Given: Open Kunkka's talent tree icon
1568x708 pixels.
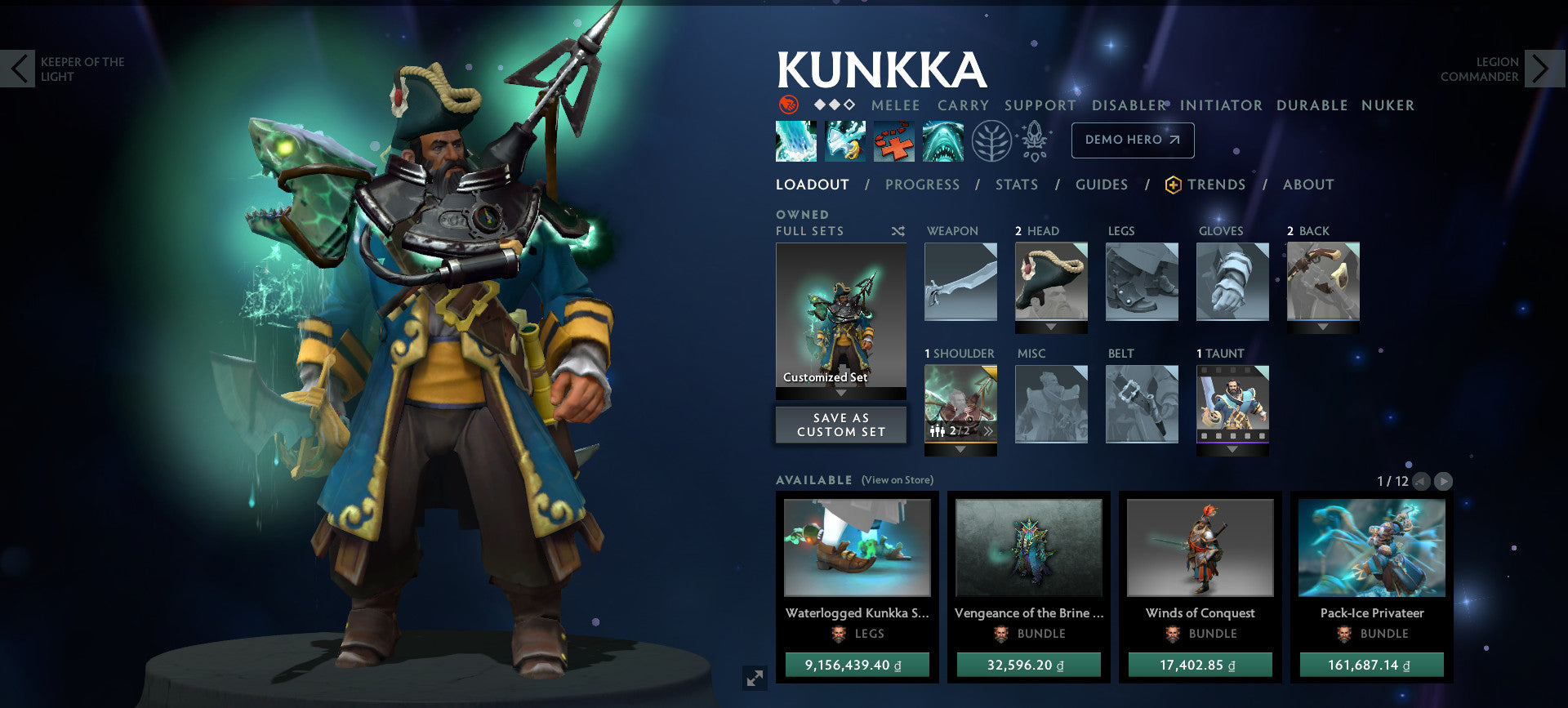Looking at the screenshot, I should pos(990,140).
